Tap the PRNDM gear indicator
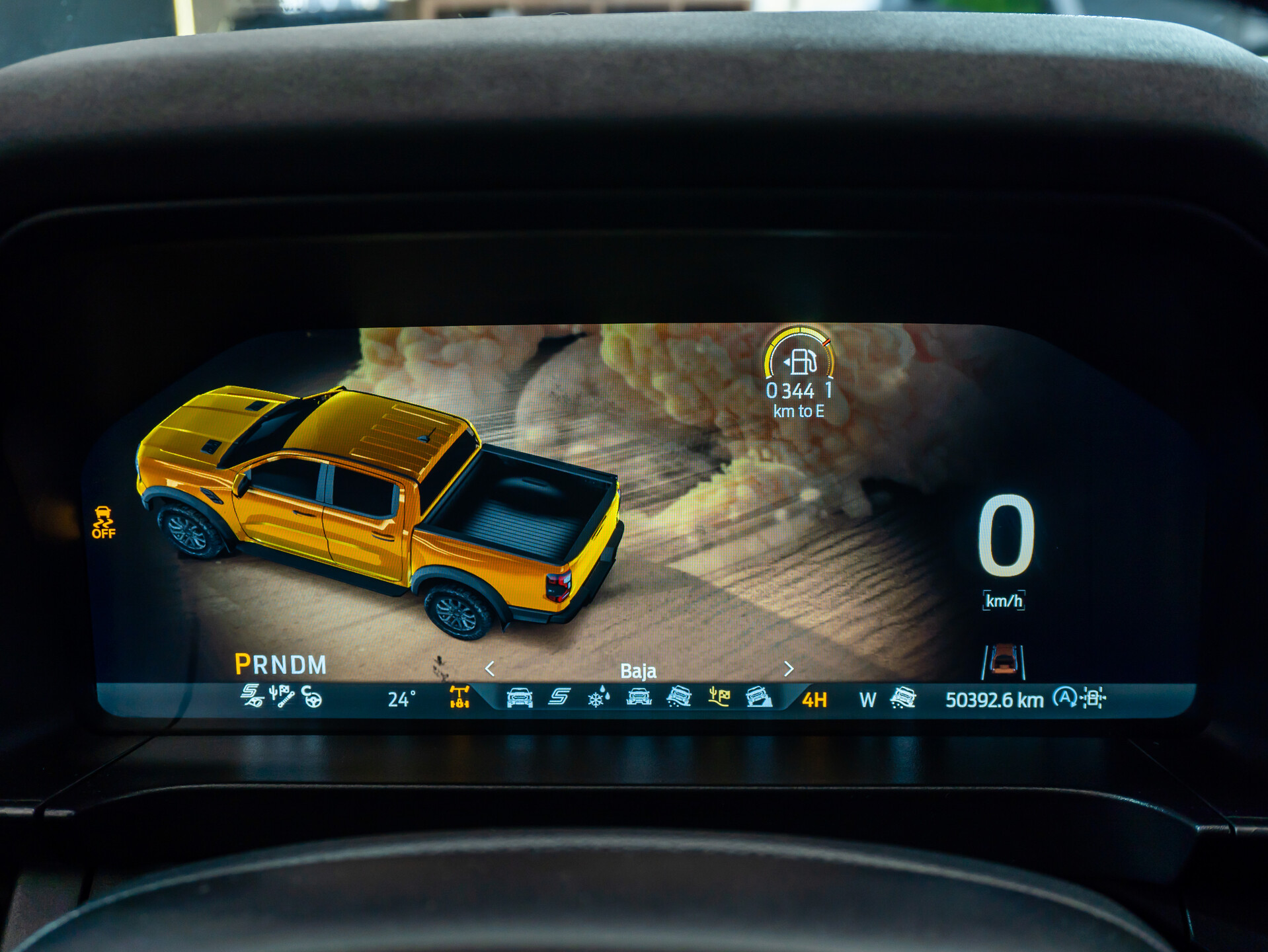Image resolution: width=1268 pixels, height=952 pixels. coord(280,664)
